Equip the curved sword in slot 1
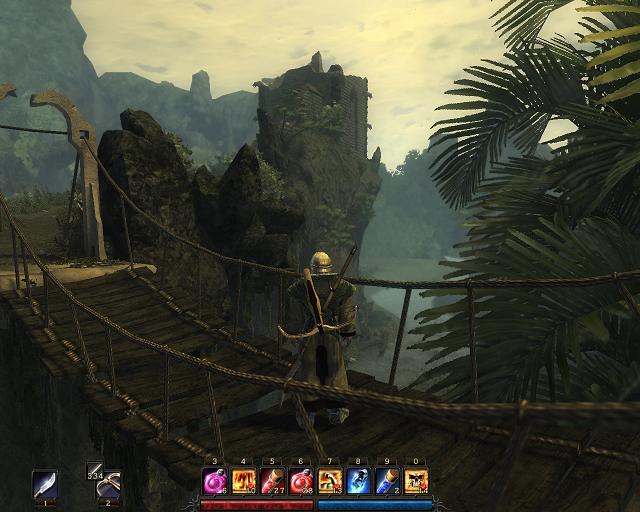The image size is (640, 512). [44, 484]
